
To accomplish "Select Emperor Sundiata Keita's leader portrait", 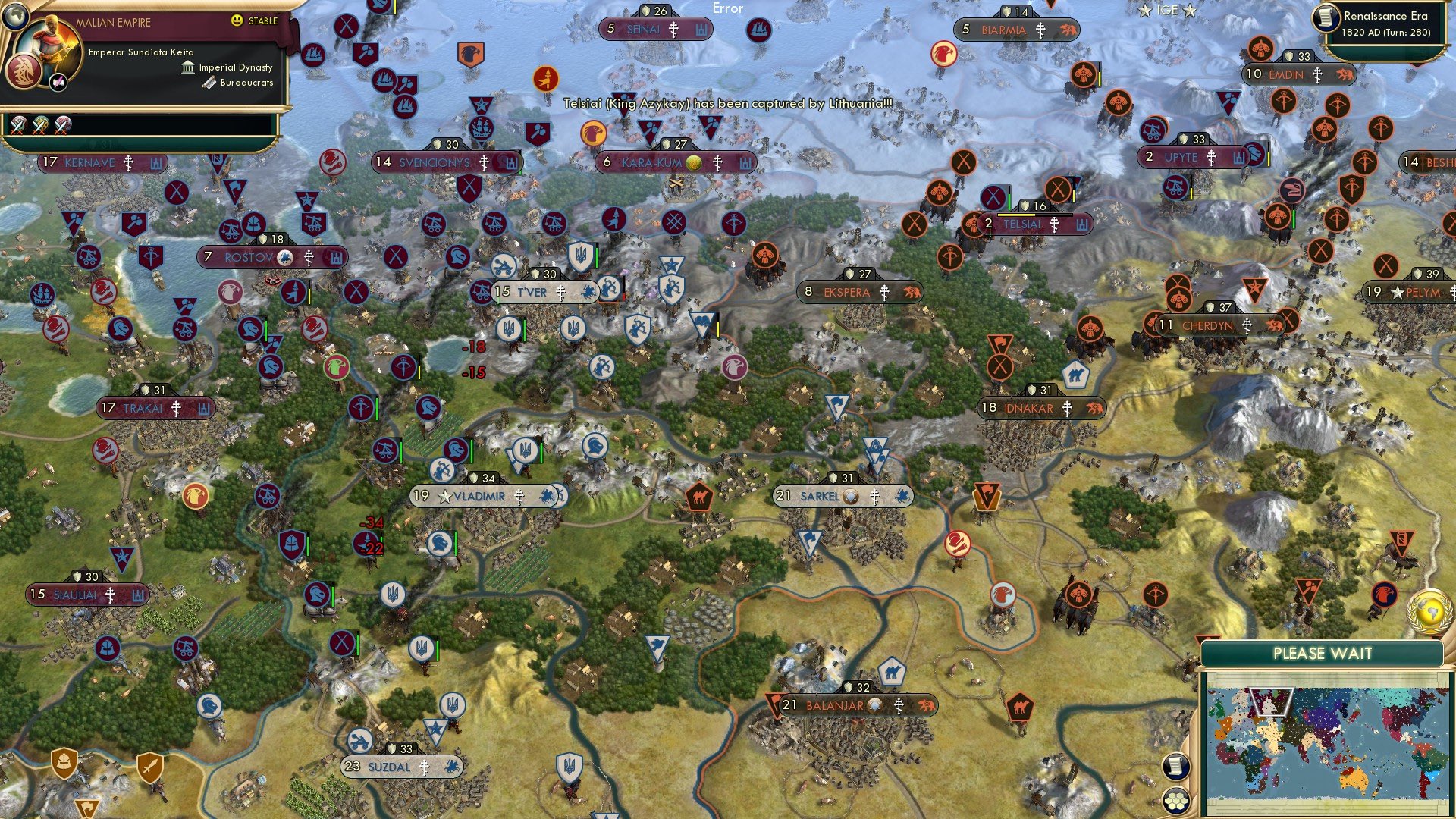I will [x=49, y=44].
